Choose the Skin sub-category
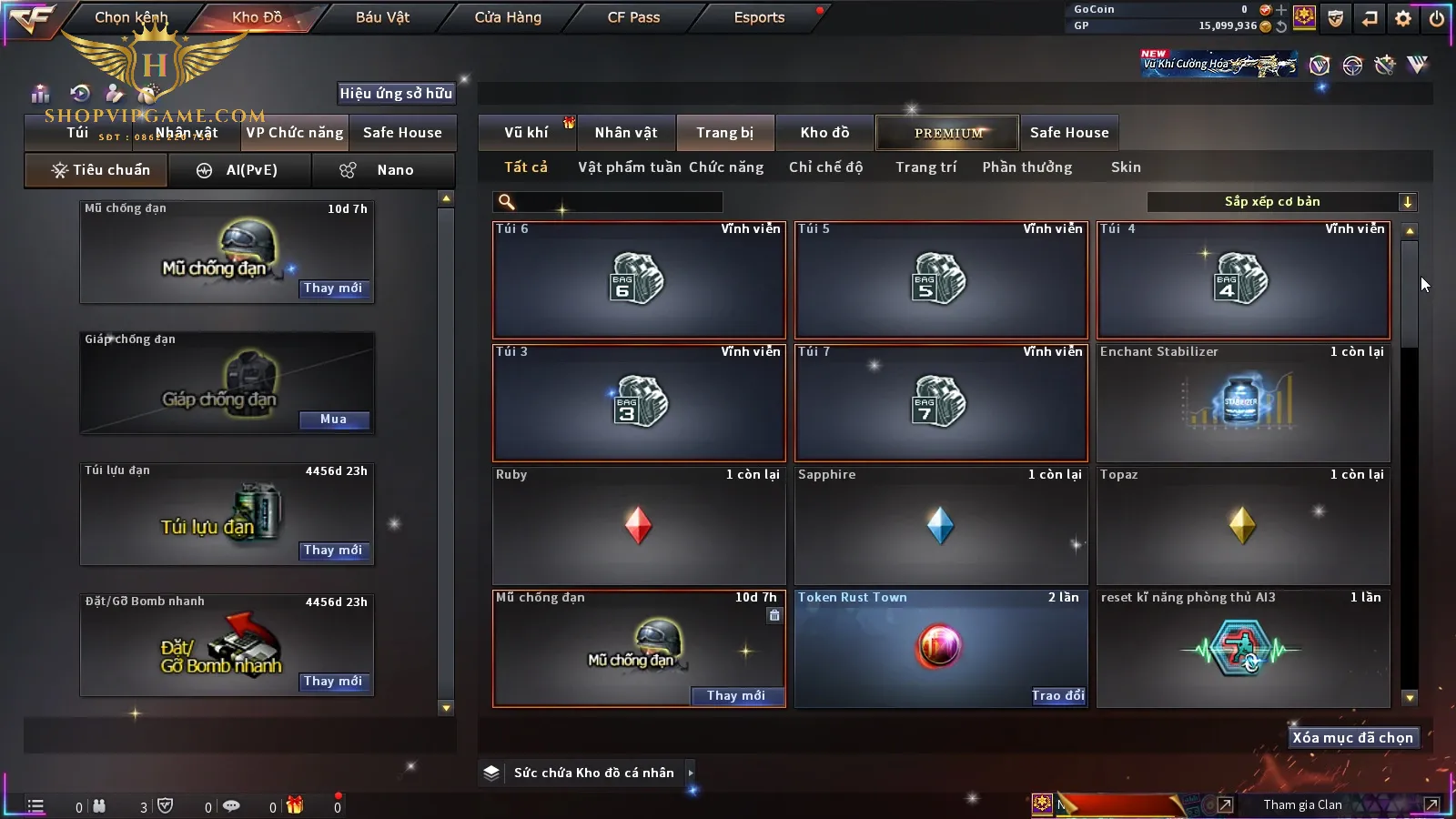 coord(1126,167)
